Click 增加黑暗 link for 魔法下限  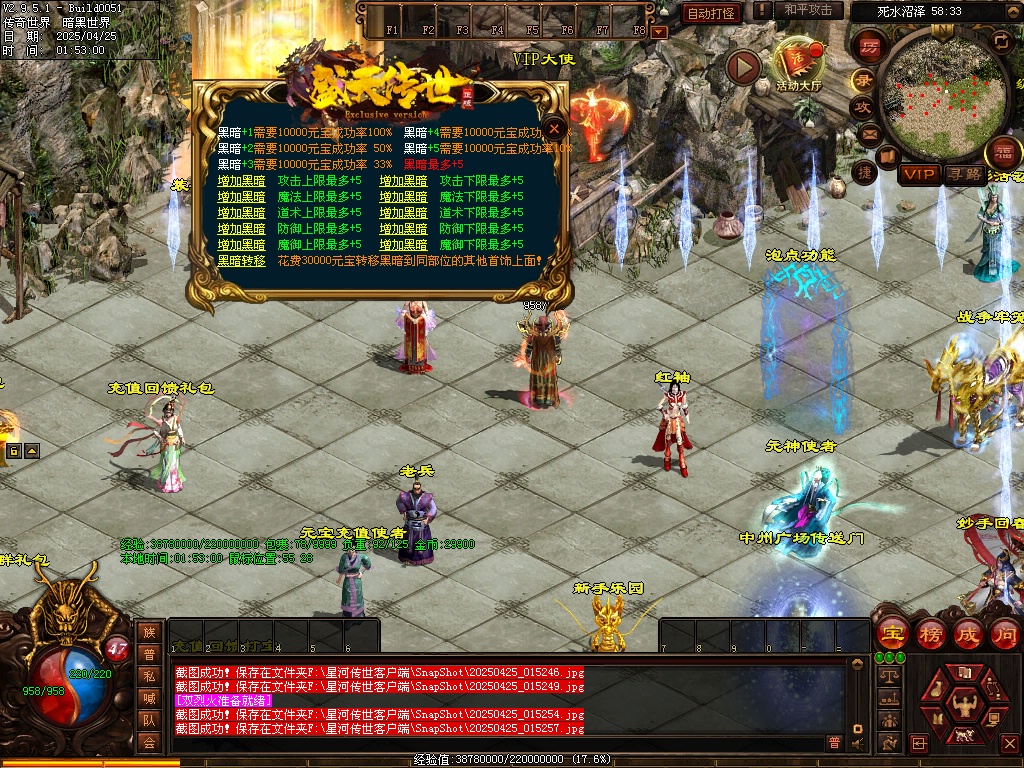[403, 197]
